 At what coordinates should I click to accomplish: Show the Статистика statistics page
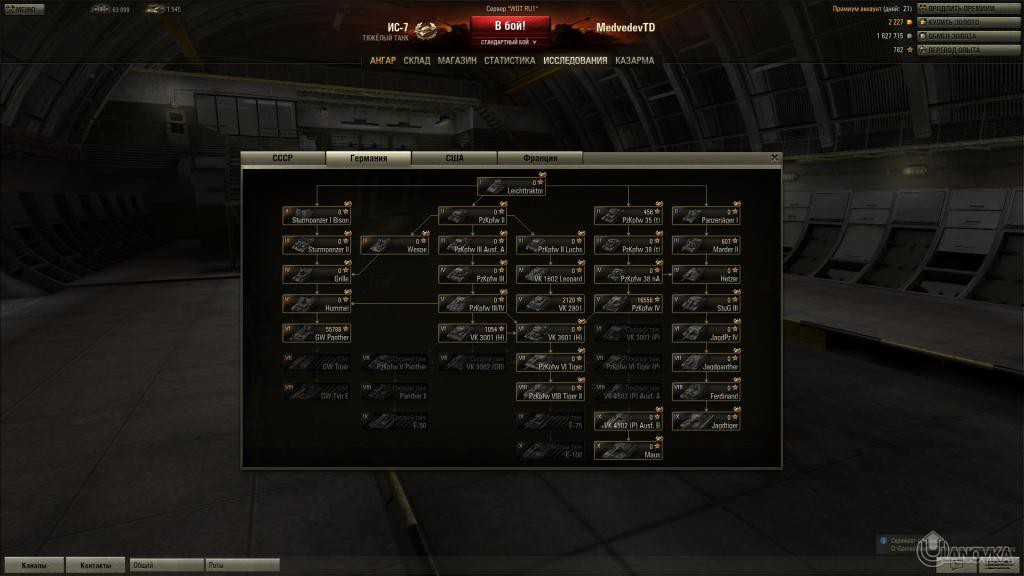coord(510,60)
